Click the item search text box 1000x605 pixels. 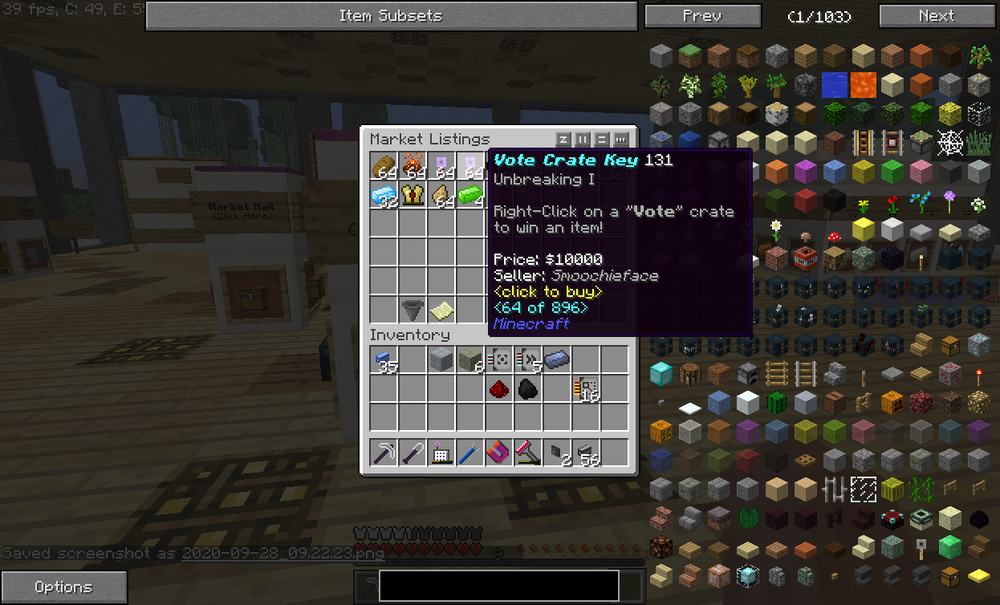coord(497,585)
